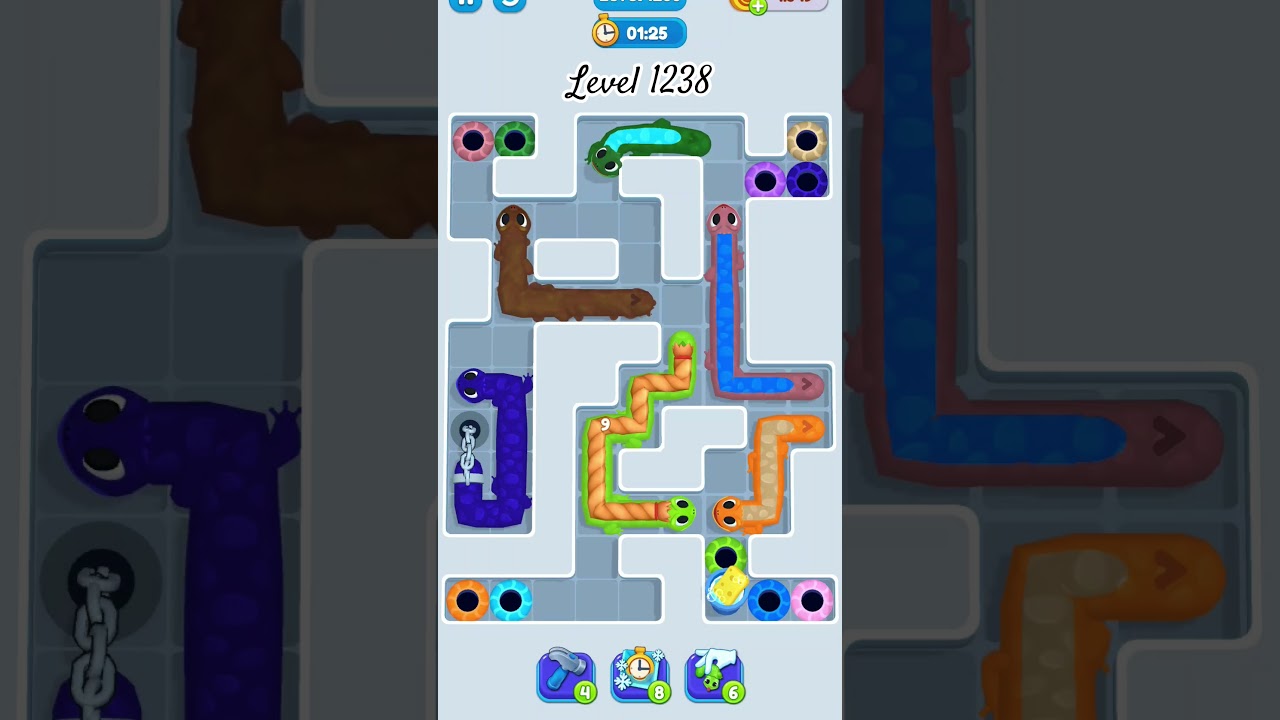Click the Level 1238 banner
The image size is (1280, 720).
[638, 80]
